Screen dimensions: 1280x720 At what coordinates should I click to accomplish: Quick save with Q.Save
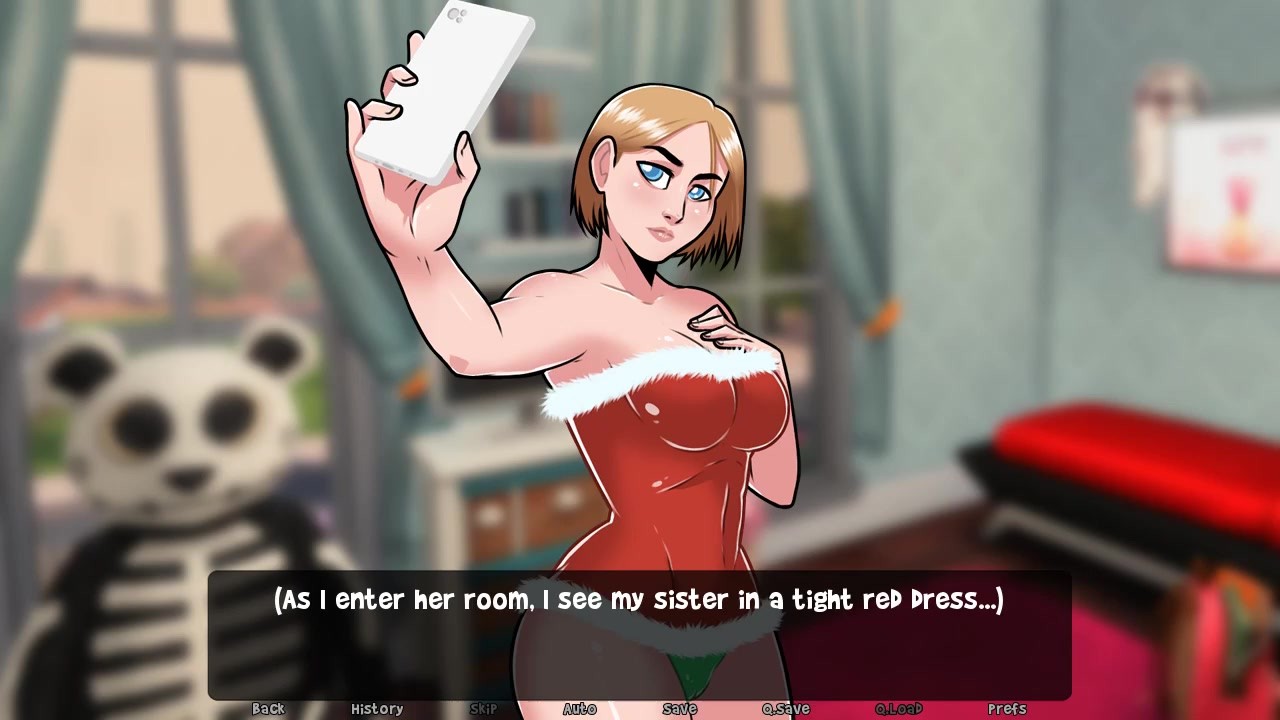coord(786,709)
